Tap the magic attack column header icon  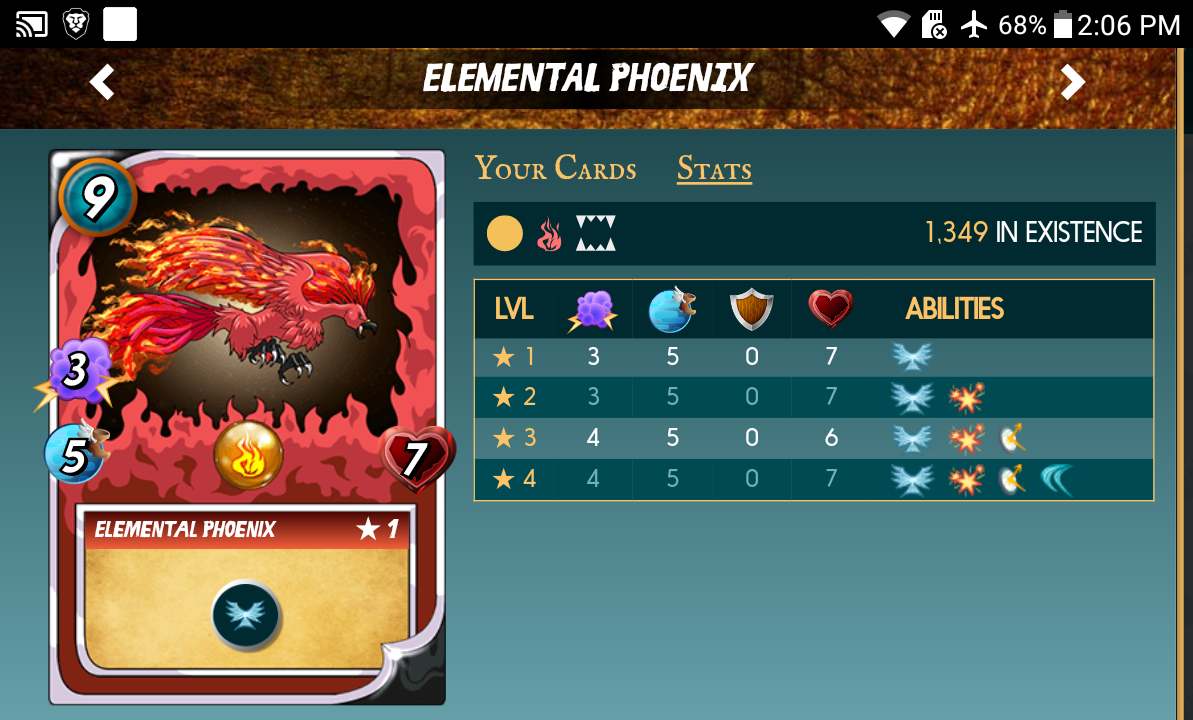(x=593, y=309)
